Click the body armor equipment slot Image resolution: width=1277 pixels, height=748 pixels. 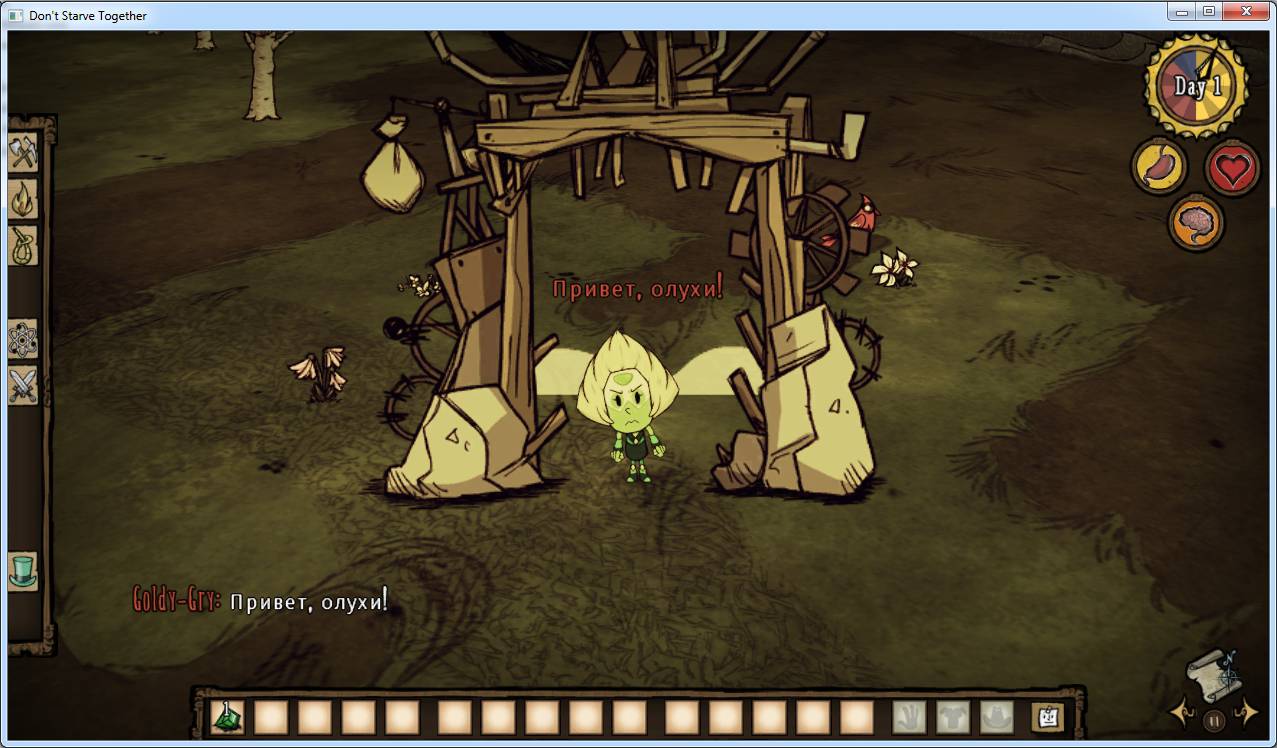[953, 716]
